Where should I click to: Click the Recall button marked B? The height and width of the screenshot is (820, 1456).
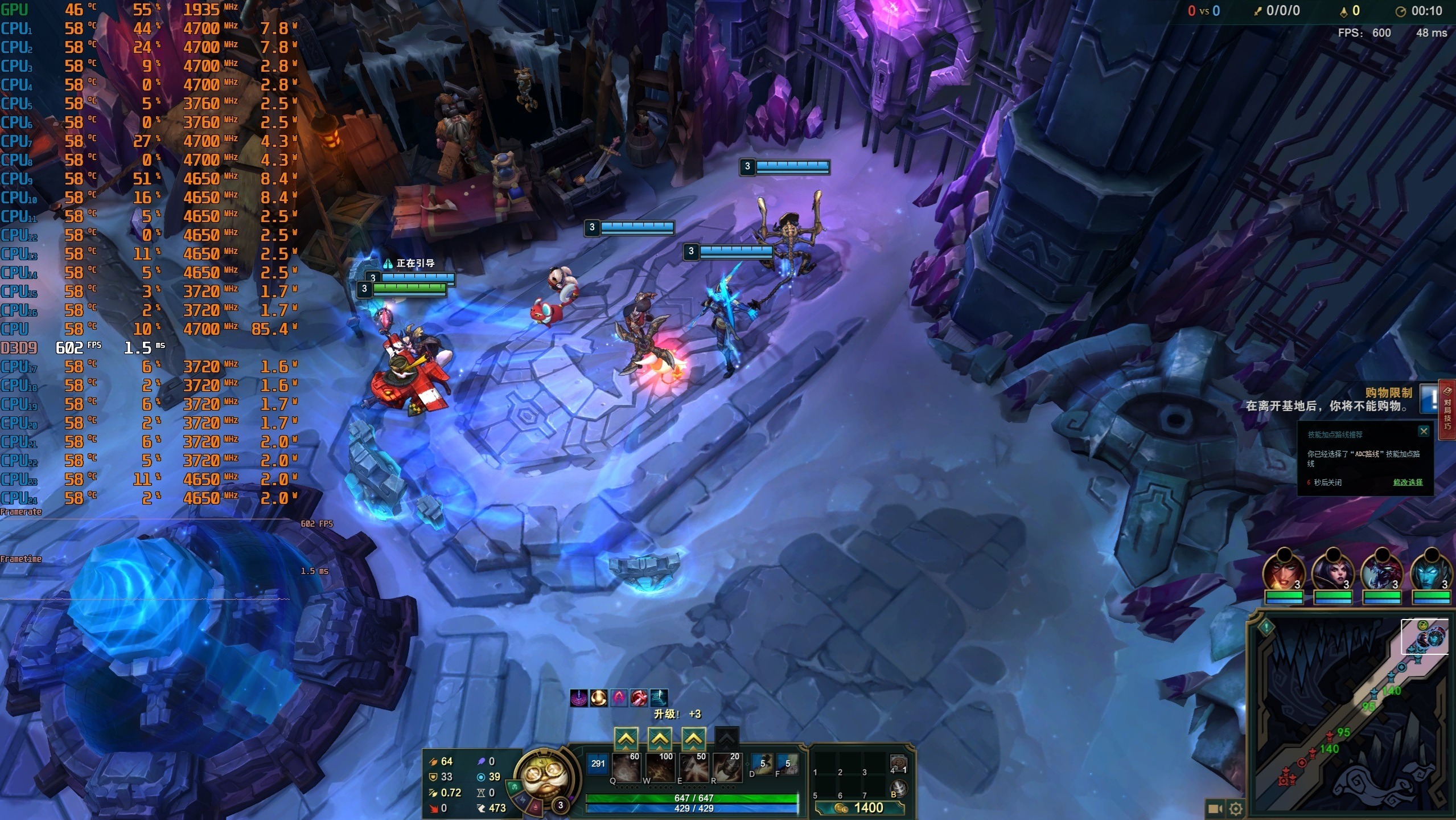(x=898, y=789)
